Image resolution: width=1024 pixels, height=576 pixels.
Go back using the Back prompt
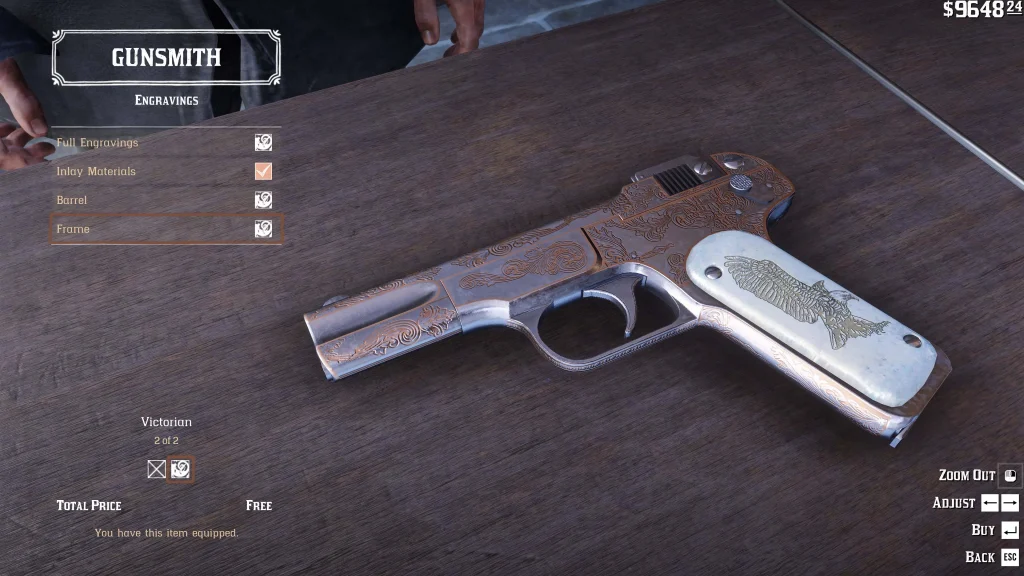[x=992, y=557]
